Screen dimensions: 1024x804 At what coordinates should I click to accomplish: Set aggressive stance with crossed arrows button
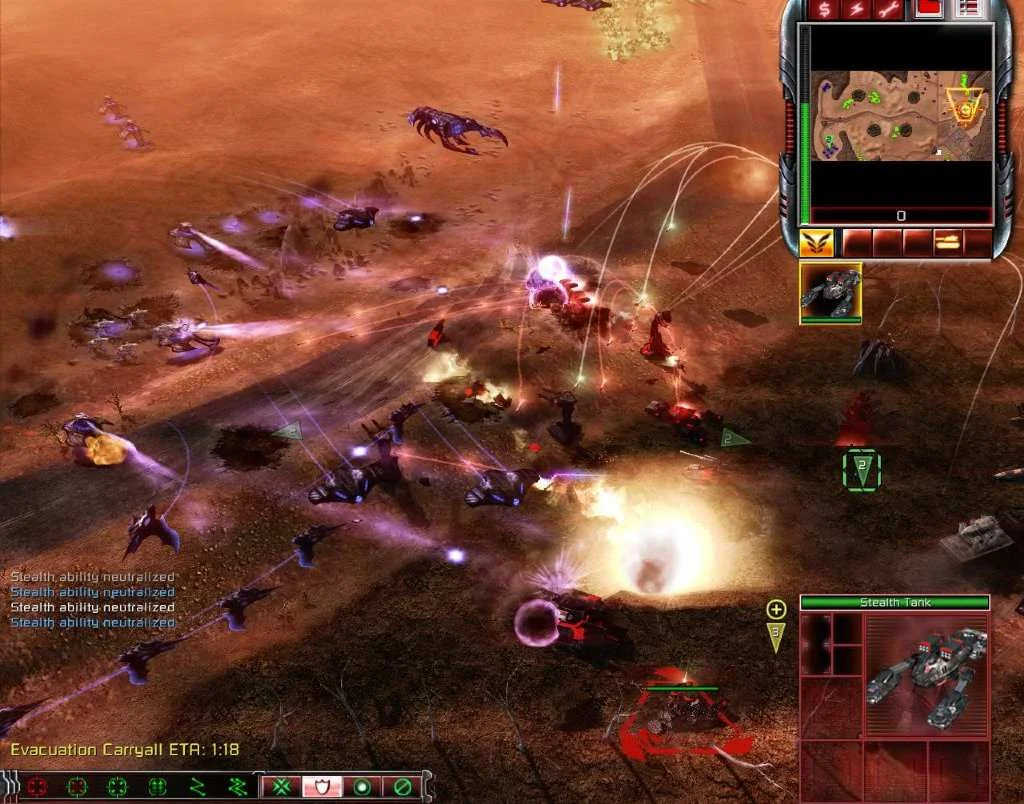(282, 787)
